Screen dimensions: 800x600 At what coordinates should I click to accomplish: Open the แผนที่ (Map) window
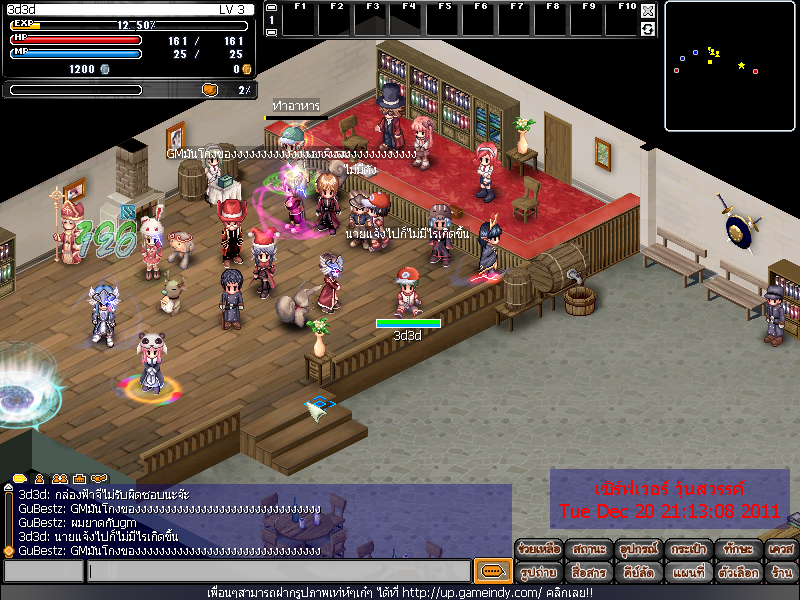tap(688, 573)
